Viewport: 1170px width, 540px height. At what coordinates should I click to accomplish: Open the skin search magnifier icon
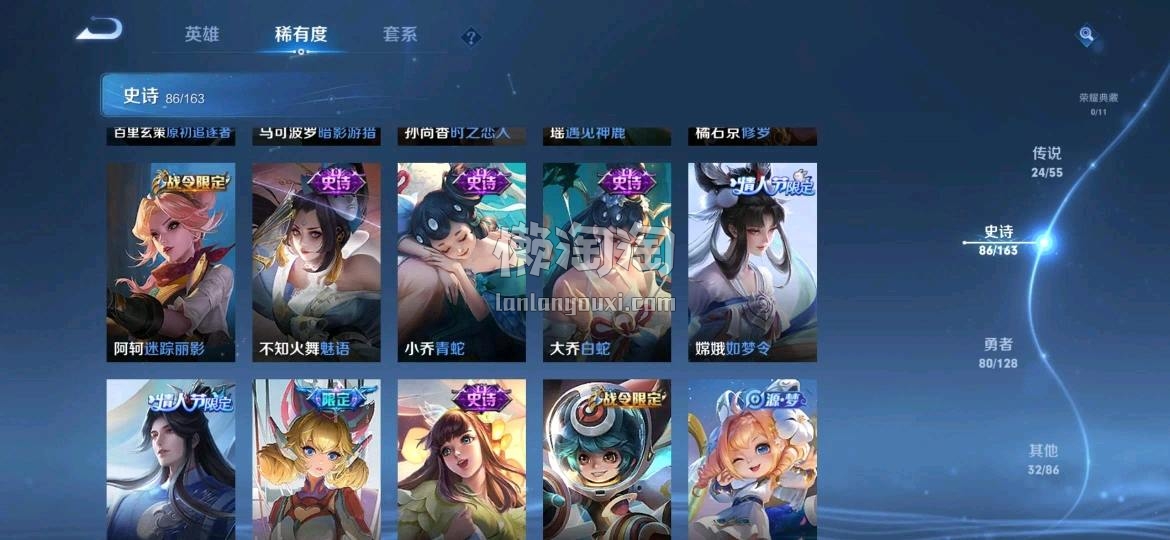pos(1086,36)
